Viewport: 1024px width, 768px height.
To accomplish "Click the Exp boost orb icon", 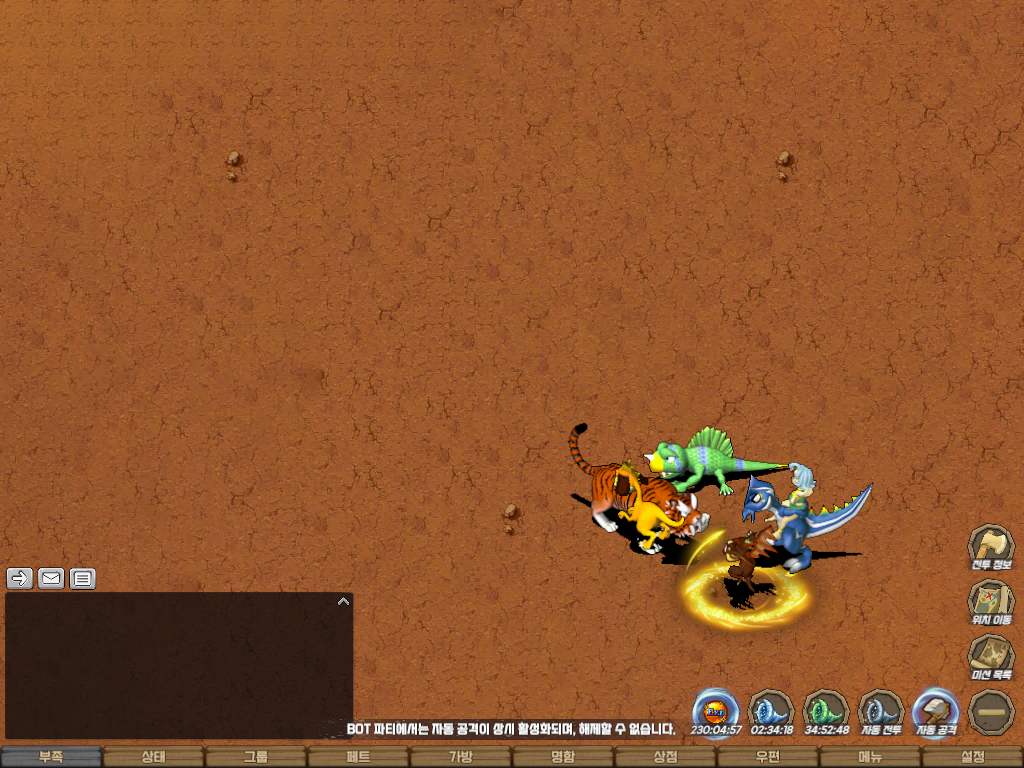I will (716, 710).
